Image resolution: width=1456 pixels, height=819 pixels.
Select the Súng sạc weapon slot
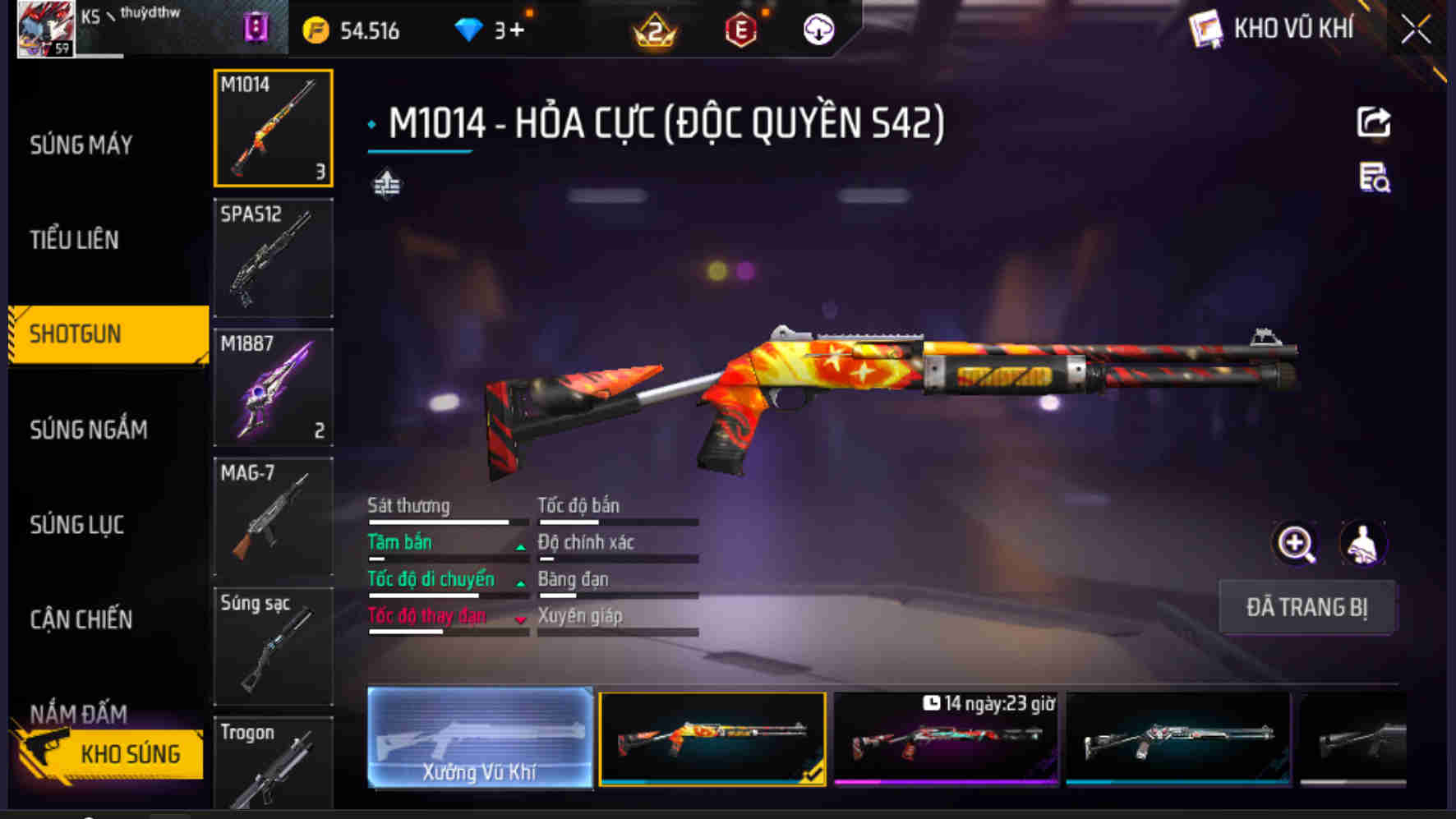tap(274, 646)
